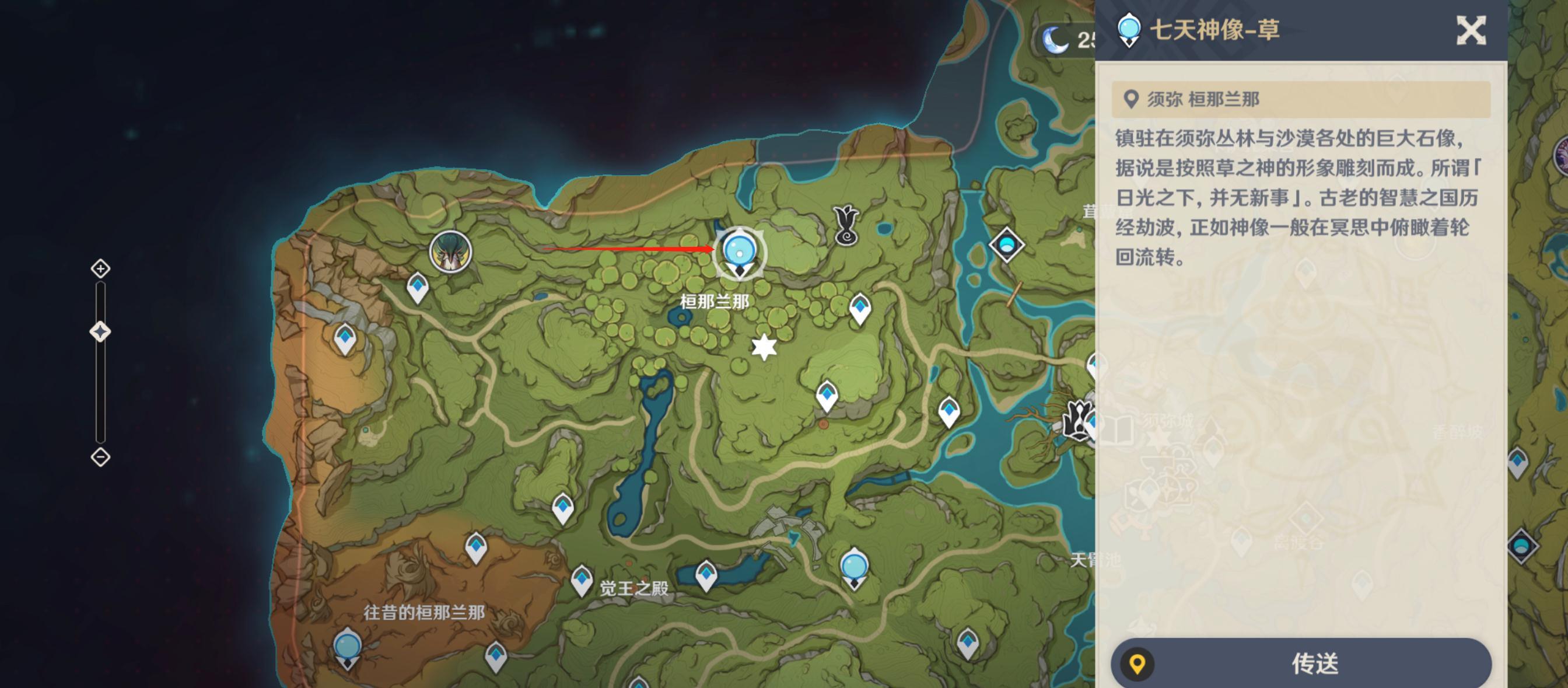1568x688 pixels.
Task: Open the mushroom bird boss marker
Action: pos(450,252)
